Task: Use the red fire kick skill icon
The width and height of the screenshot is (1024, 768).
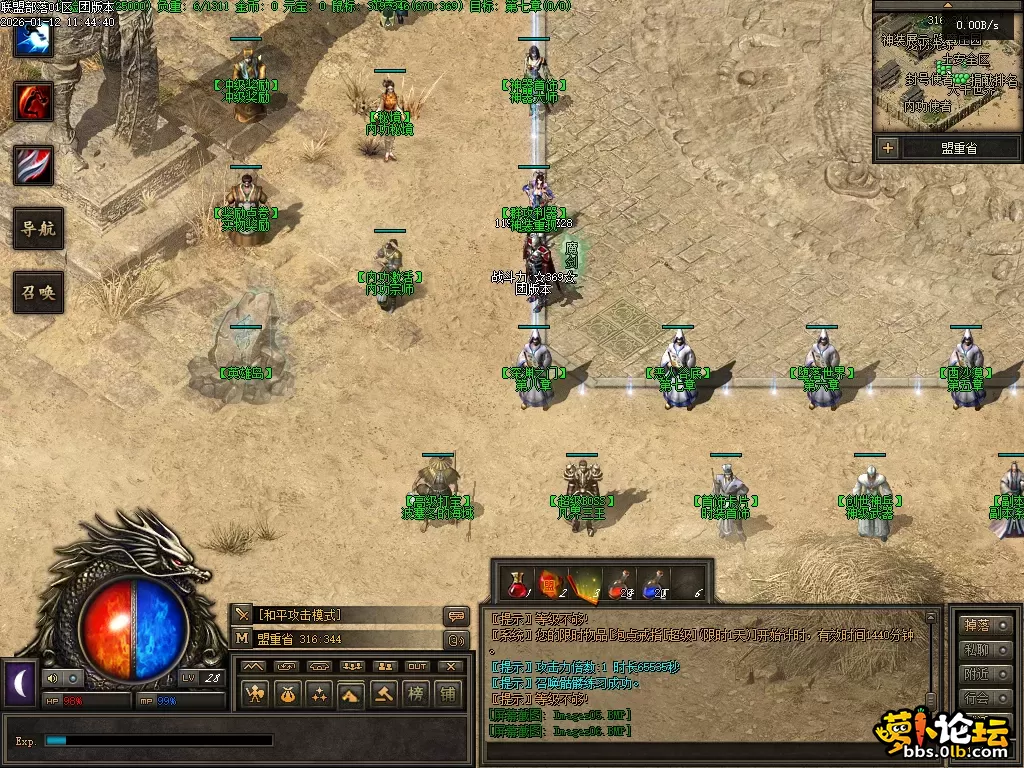Action: pyautogui.click(x=33, y=101)
